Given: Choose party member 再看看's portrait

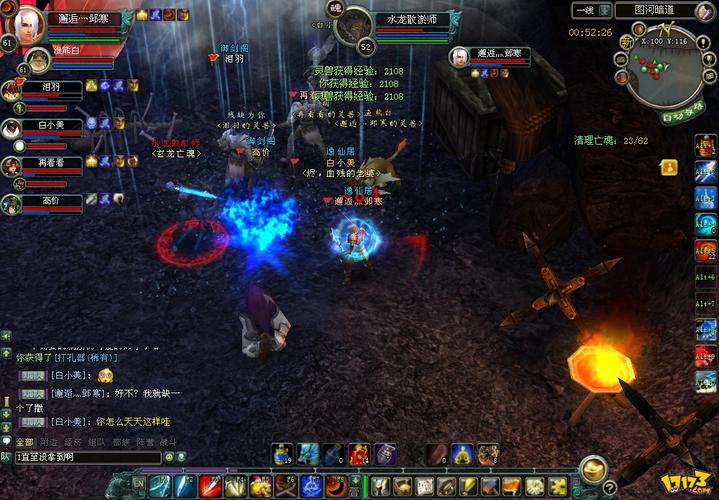Looking at the screenshot, I should click(12, 167).
